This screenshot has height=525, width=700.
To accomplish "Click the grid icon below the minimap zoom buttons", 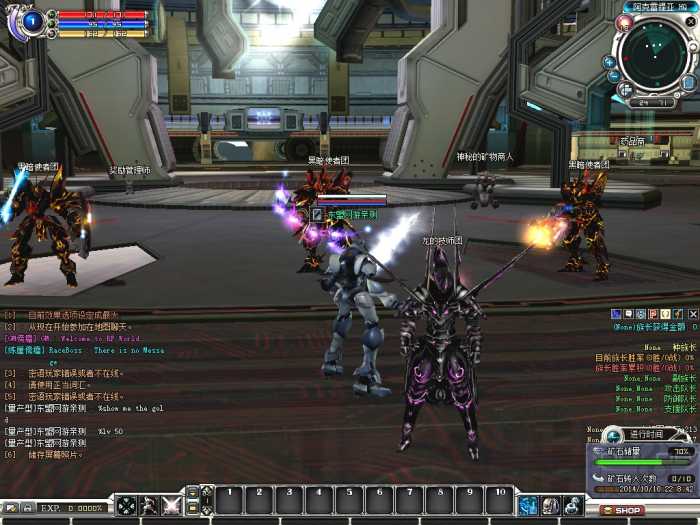I will pyautogui.click(x=625, y=89).
